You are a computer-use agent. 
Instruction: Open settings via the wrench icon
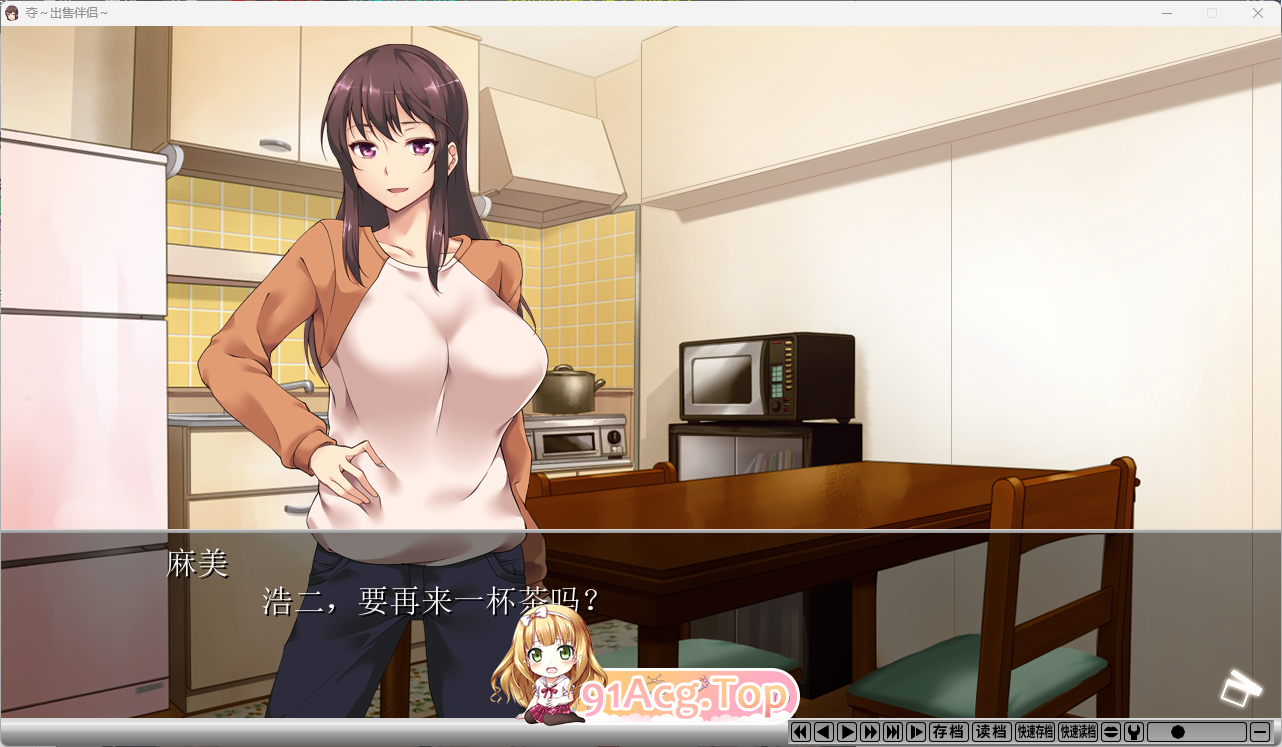tap(1134, 732)
